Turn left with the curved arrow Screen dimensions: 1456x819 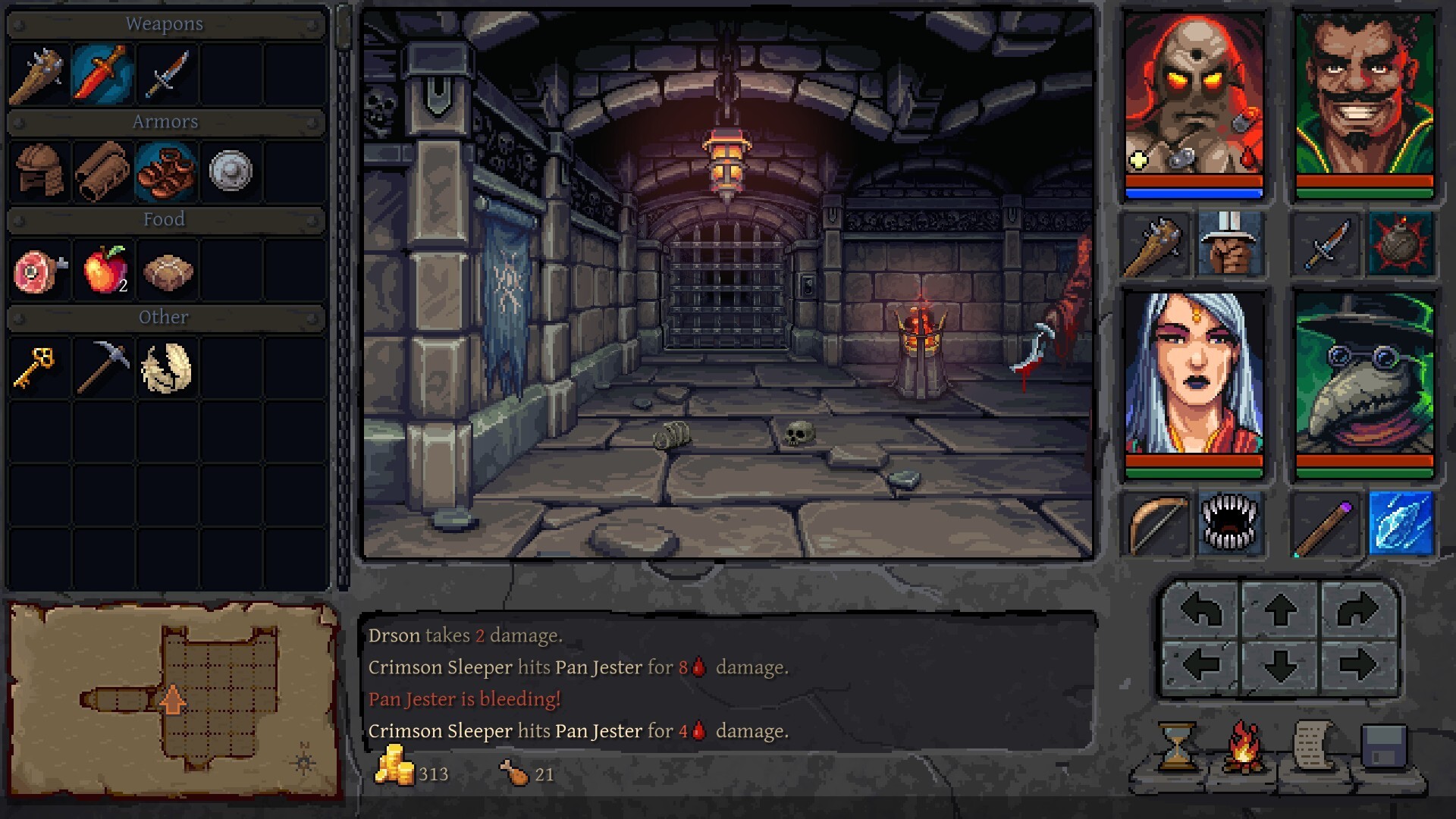(1201, 610)
